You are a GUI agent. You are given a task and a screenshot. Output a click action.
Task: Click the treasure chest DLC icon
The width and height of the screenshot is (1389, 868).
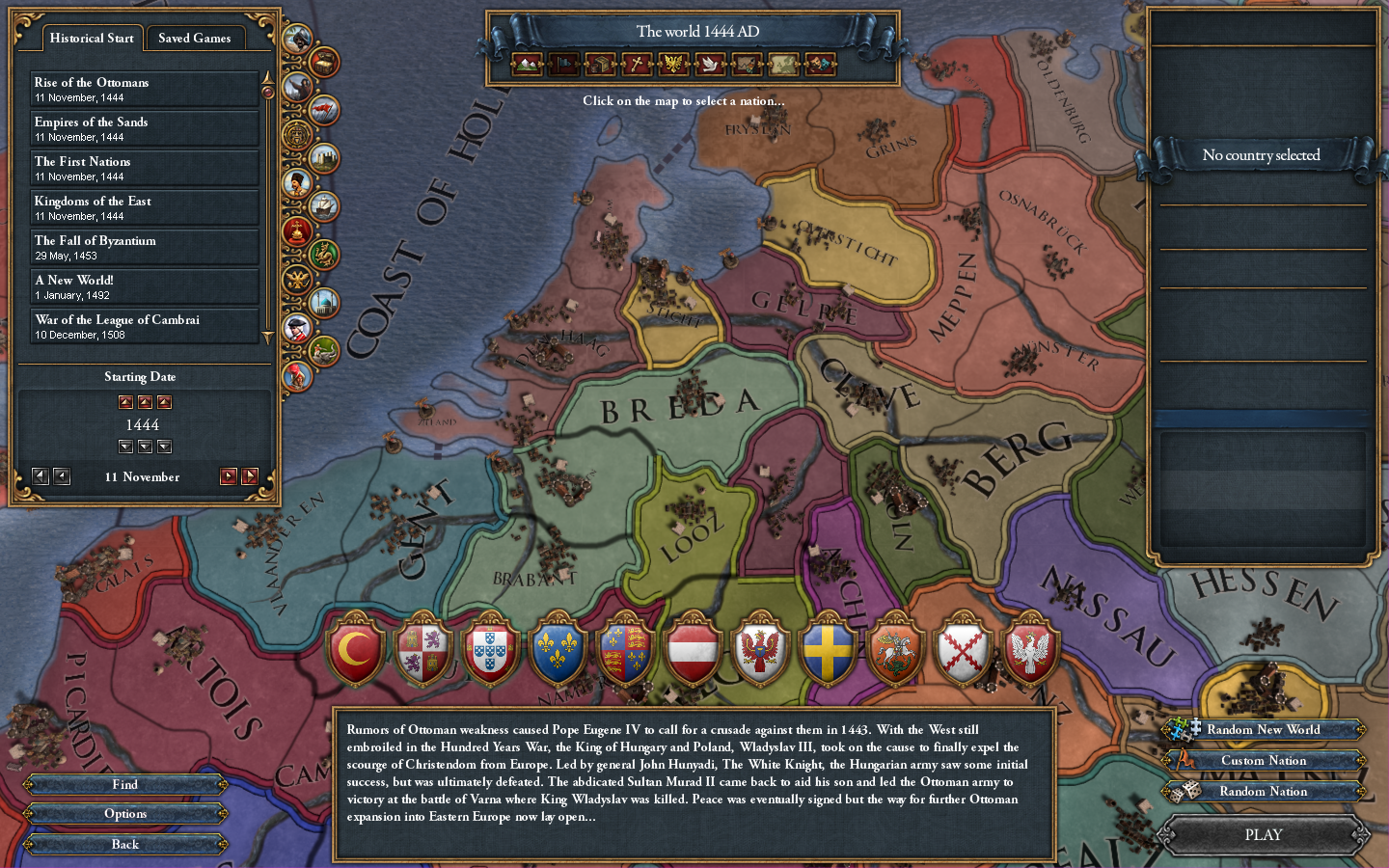tap(324, 62)
